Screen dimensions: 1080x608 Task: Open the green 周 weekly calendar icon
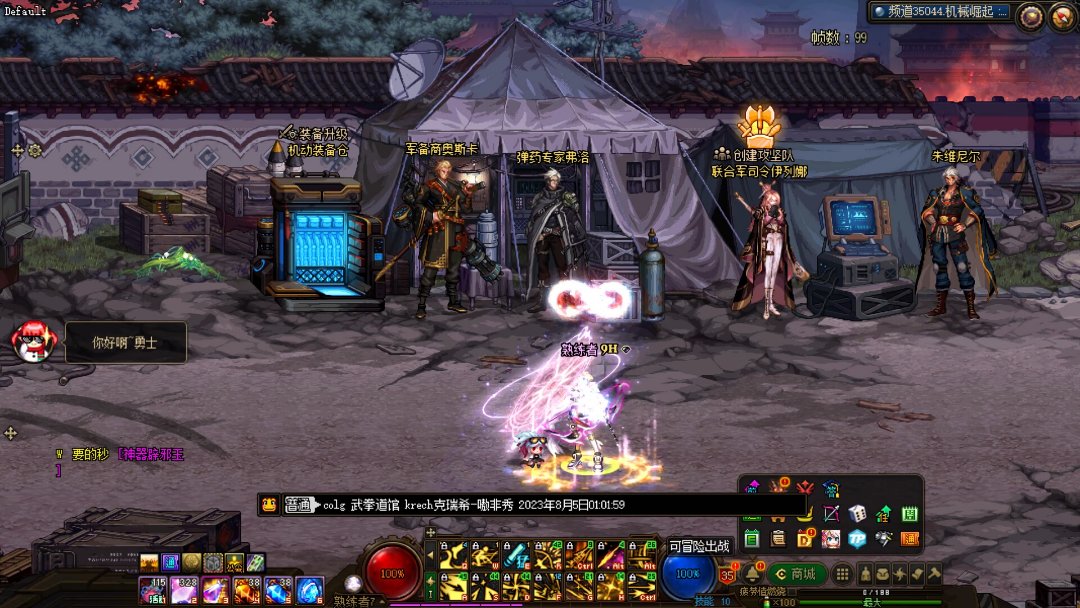909,514
